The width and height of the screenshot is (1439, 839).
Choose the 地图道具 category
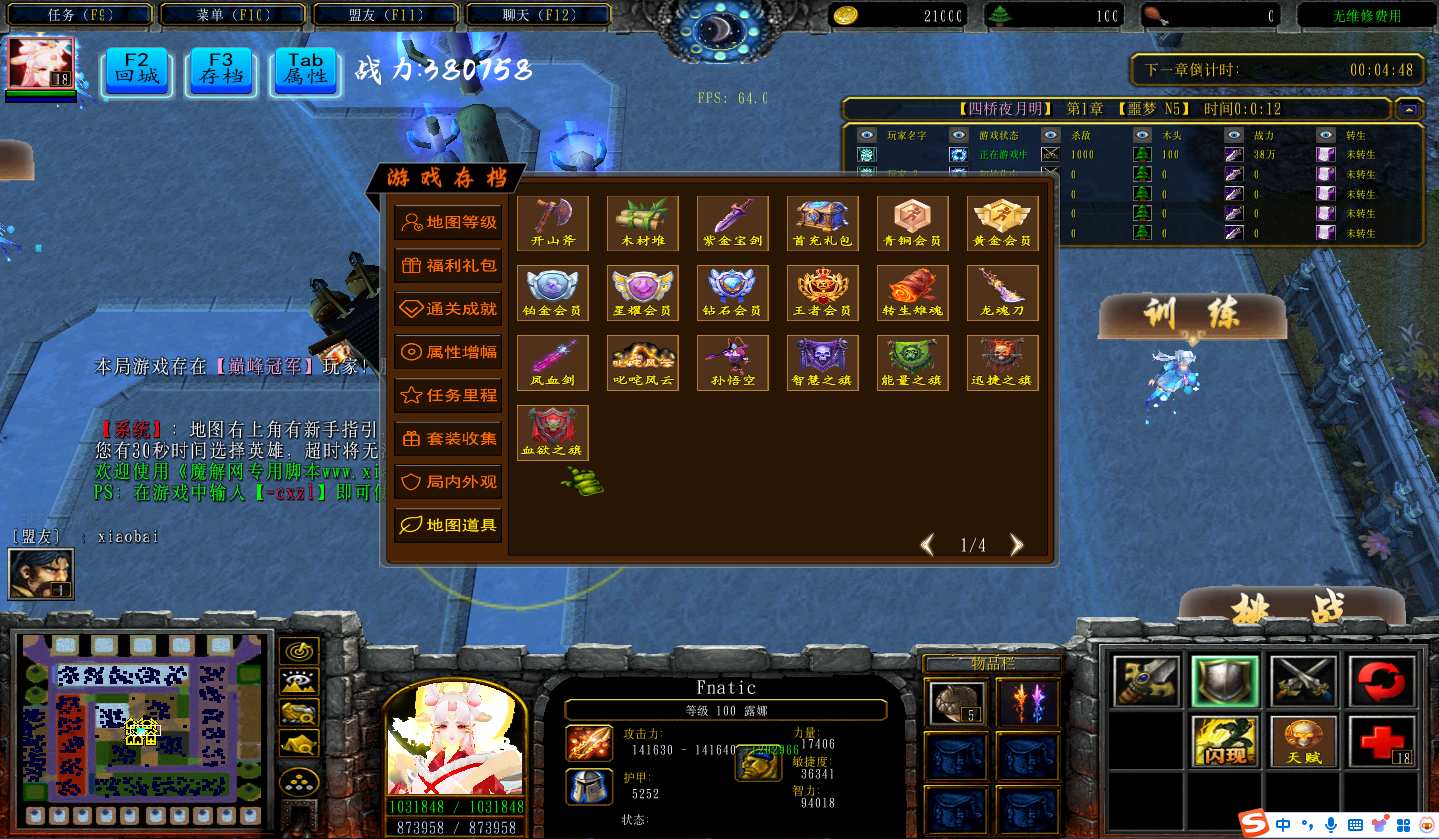point(448,525)
